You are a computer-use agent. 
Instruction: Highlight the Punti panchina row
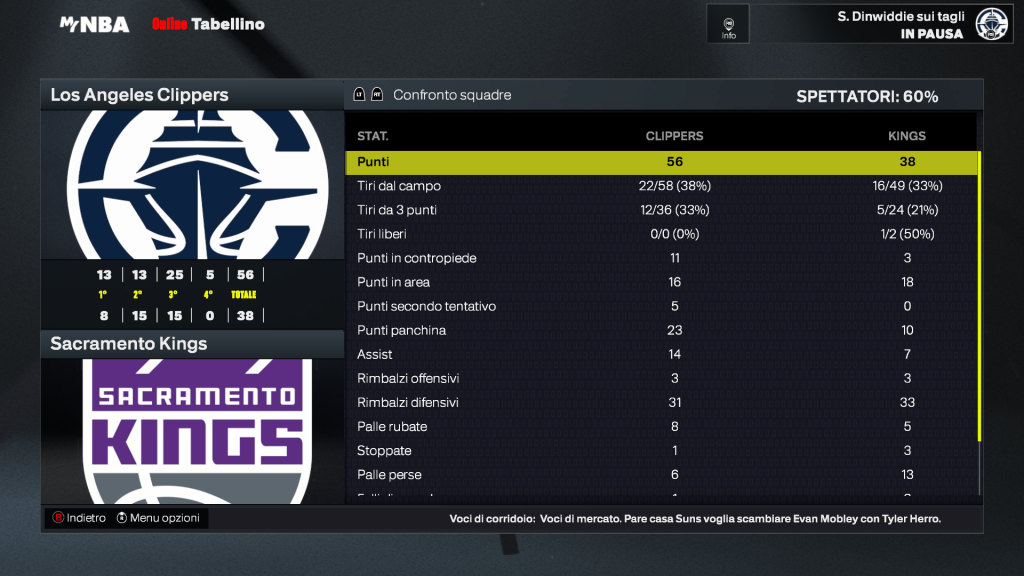pyautogui.click(x=660, y=330)
